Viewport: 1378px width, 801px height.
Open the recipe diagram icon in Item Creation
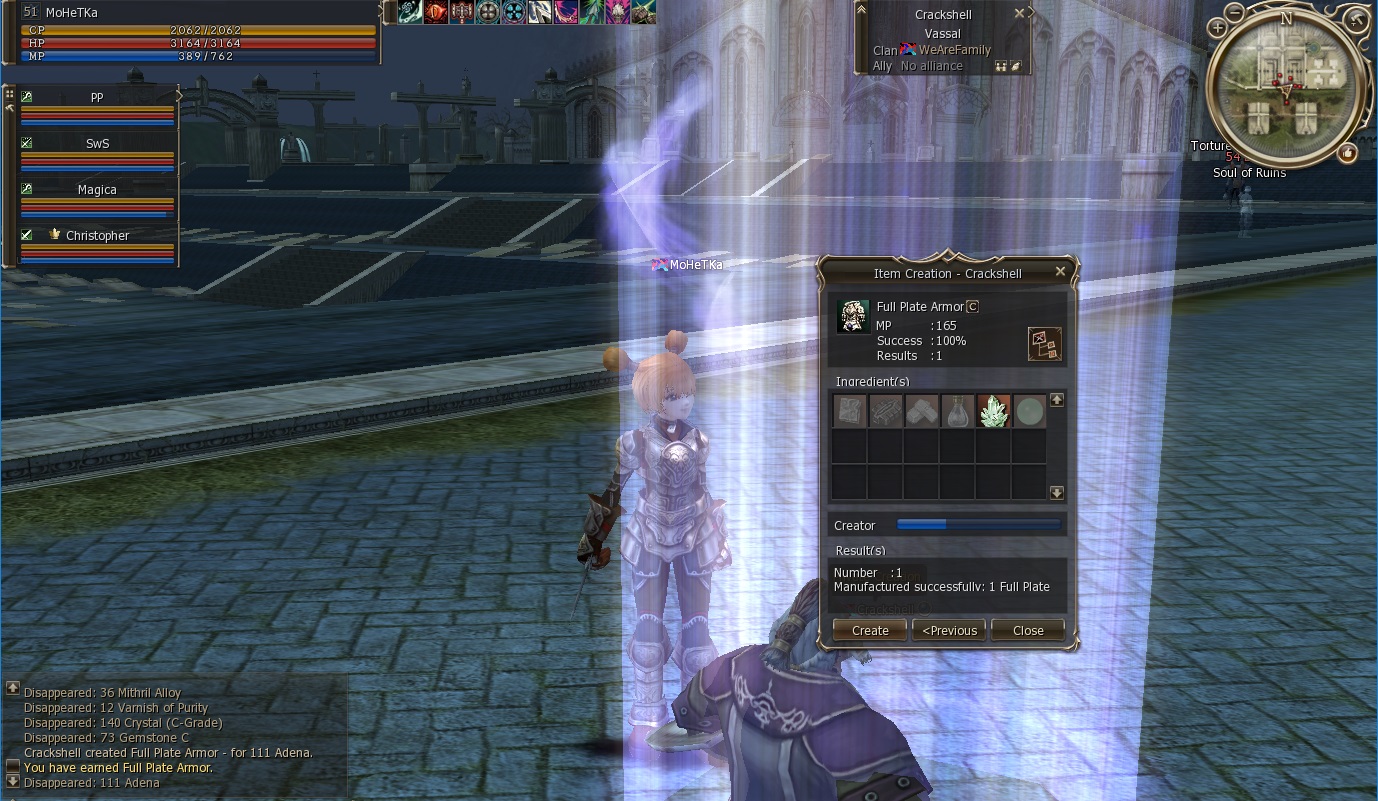(1044, 343)
